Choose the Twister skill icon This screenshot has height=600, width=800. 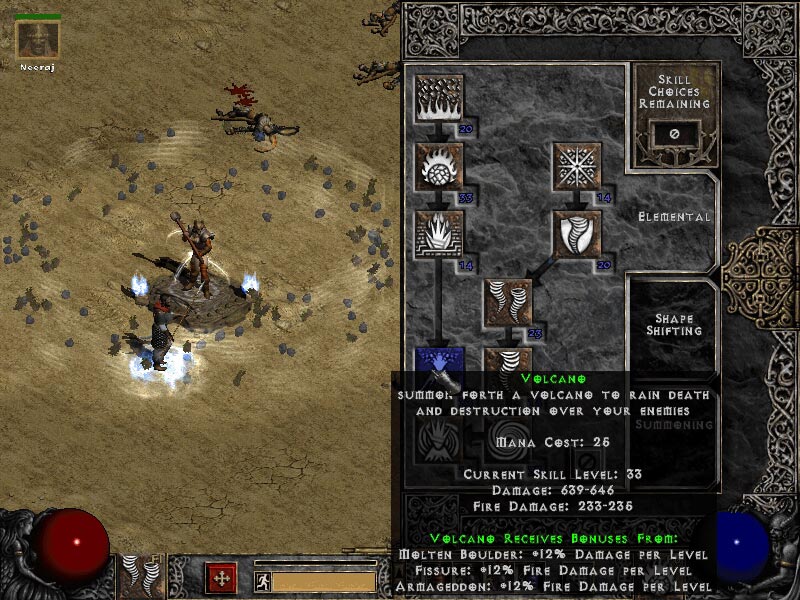pyautogui.click(x=508, y=304)
